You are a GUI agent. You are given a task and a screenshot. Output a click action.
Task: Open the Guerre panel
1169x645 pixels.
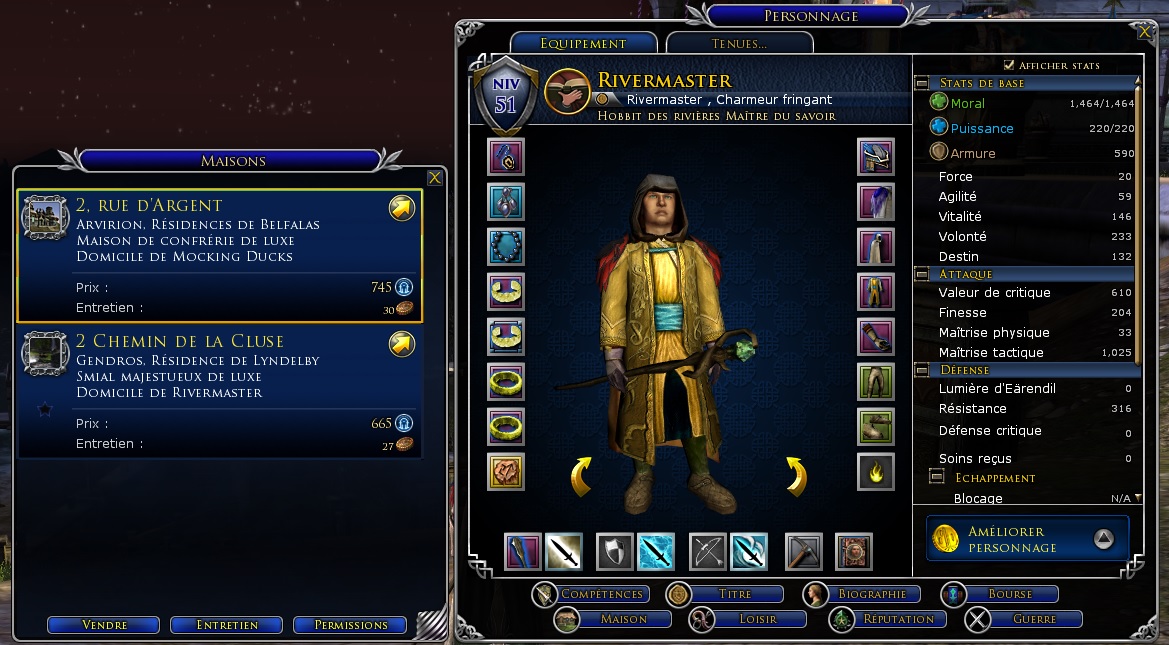(1034, 619)
